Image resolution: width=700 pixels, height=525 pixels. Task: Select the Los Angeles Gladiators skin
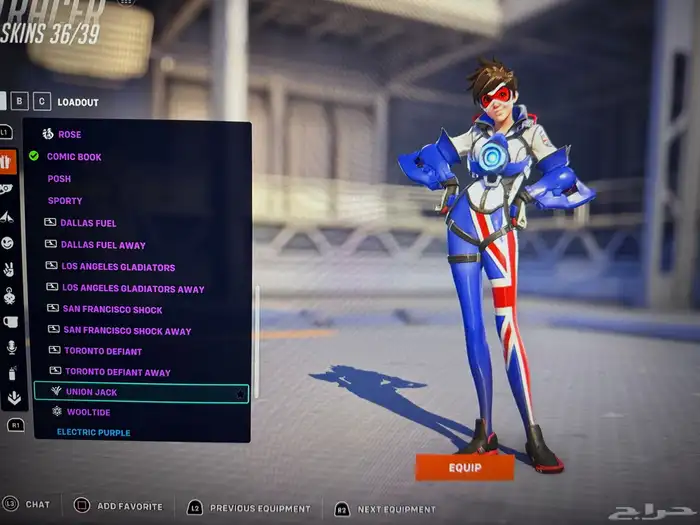[x=118, y=267]
